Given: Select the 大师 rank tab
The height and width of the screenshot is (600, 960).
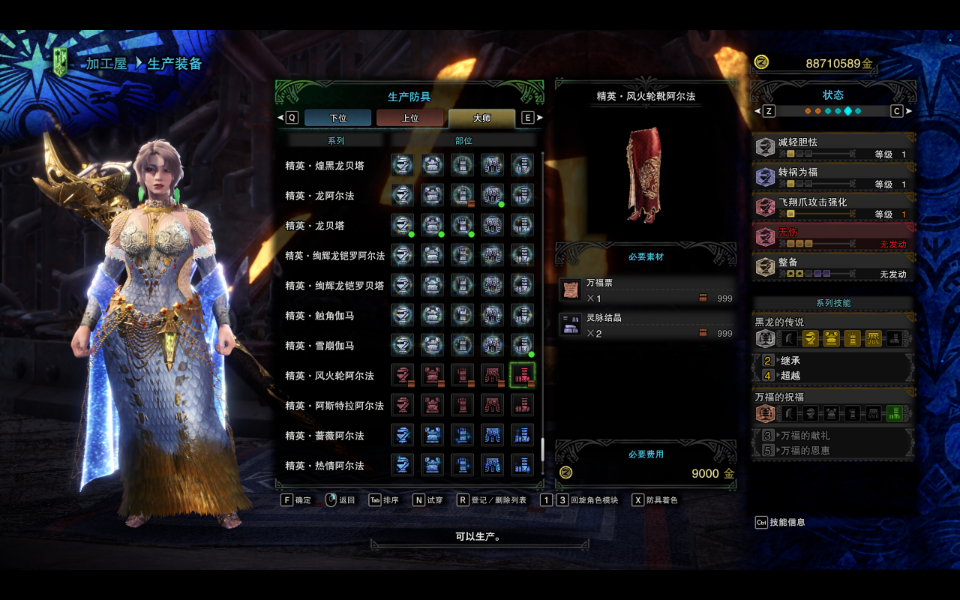Looking at the screenshot, I should tap(481, 118).
